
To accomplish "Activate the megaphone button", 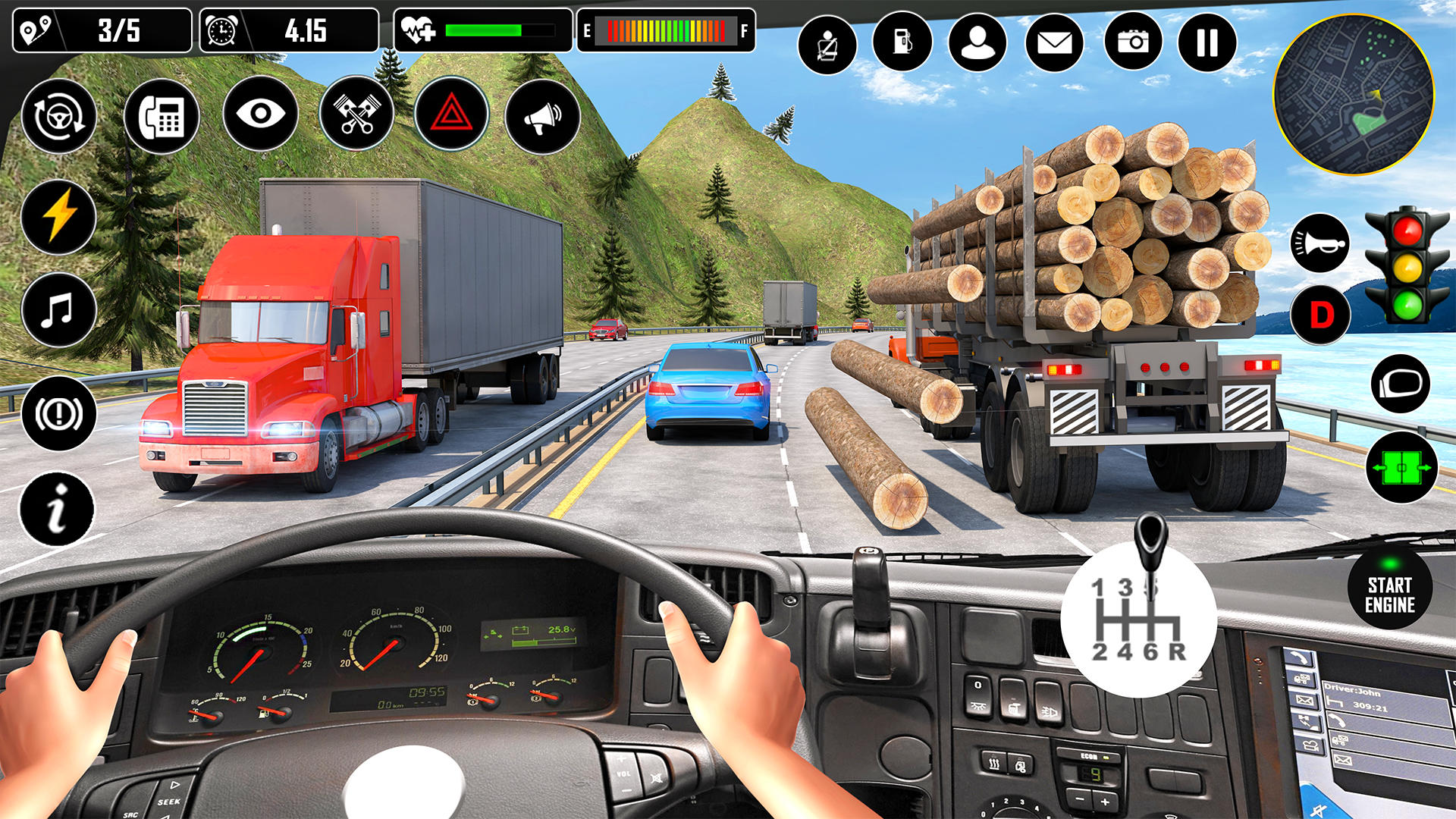I will (x=542, y=117).
